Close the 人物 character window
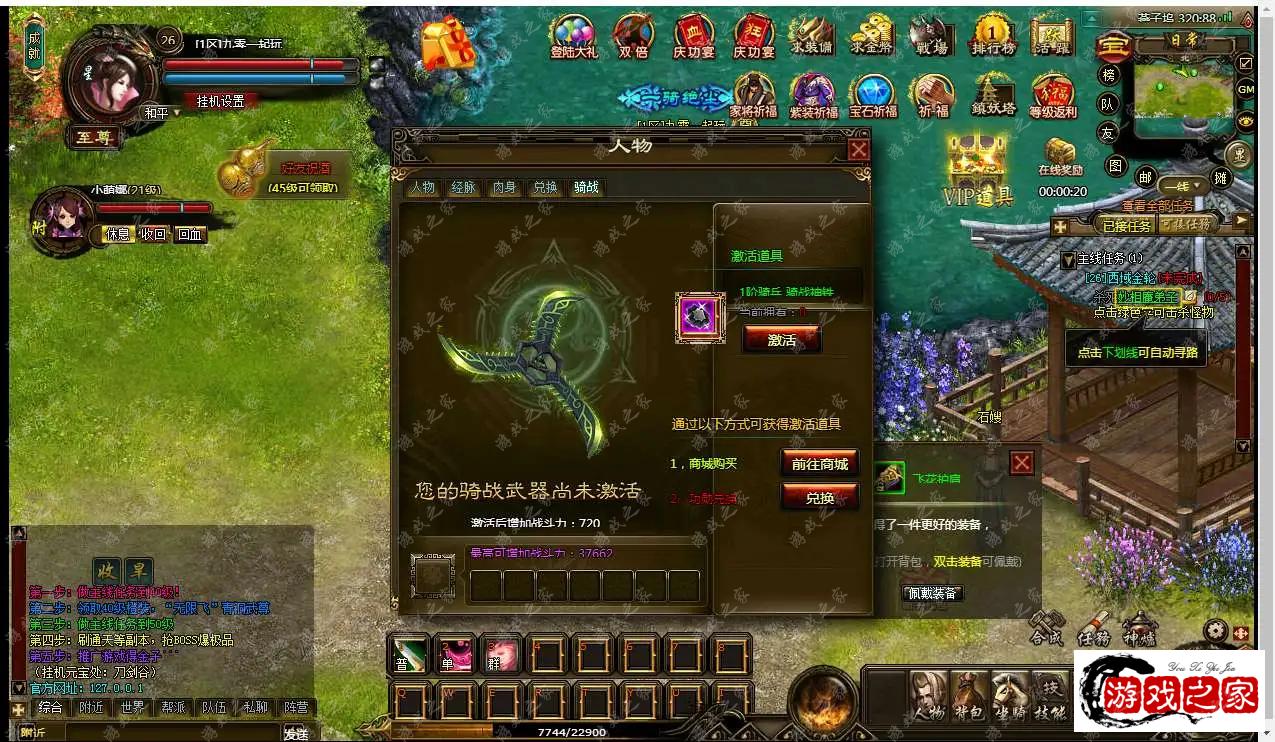1275x742 pixels. click(858, 150)
